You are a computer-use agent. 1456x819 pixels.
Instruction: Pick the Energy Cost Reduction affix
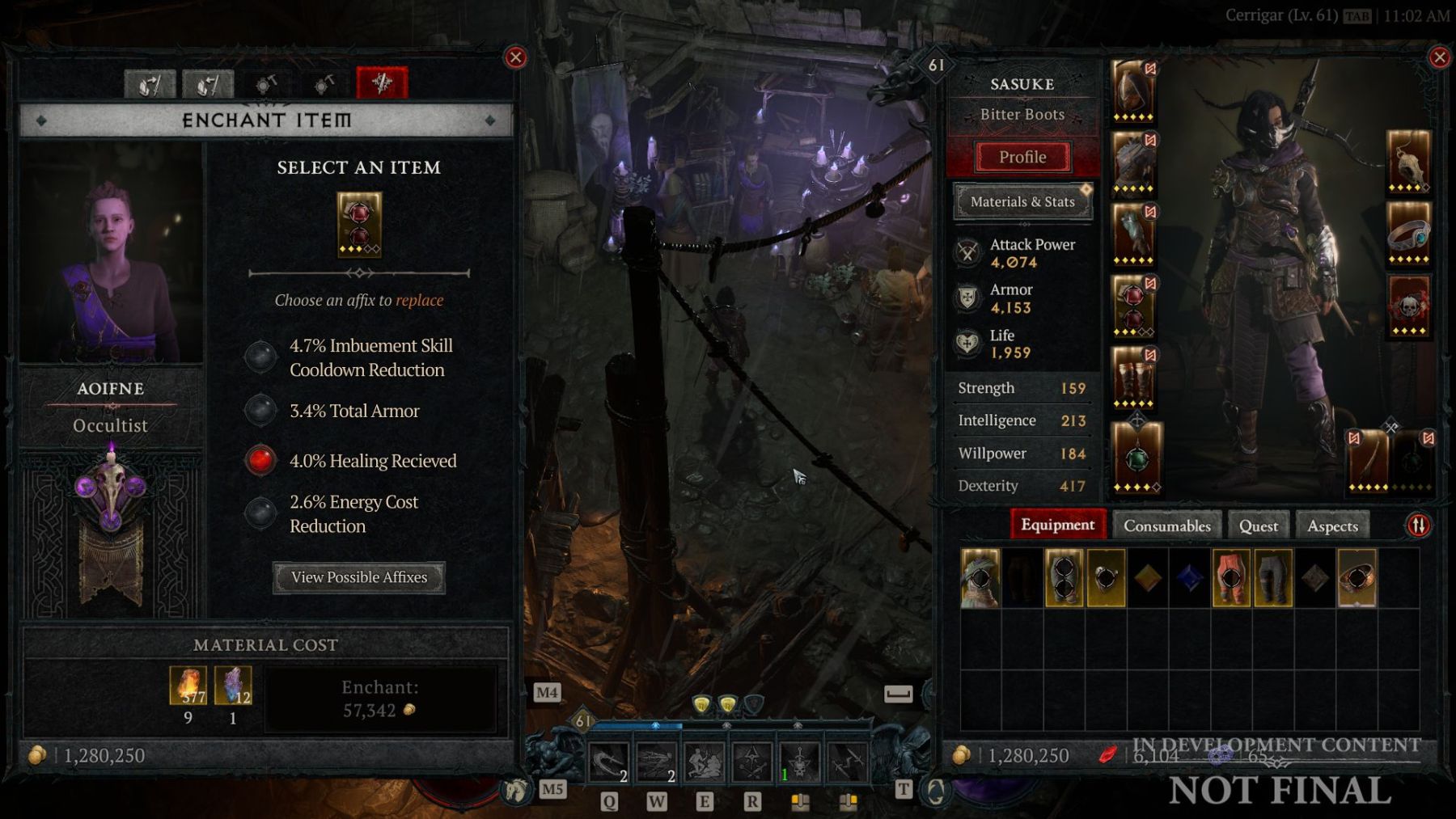point(260,513)
